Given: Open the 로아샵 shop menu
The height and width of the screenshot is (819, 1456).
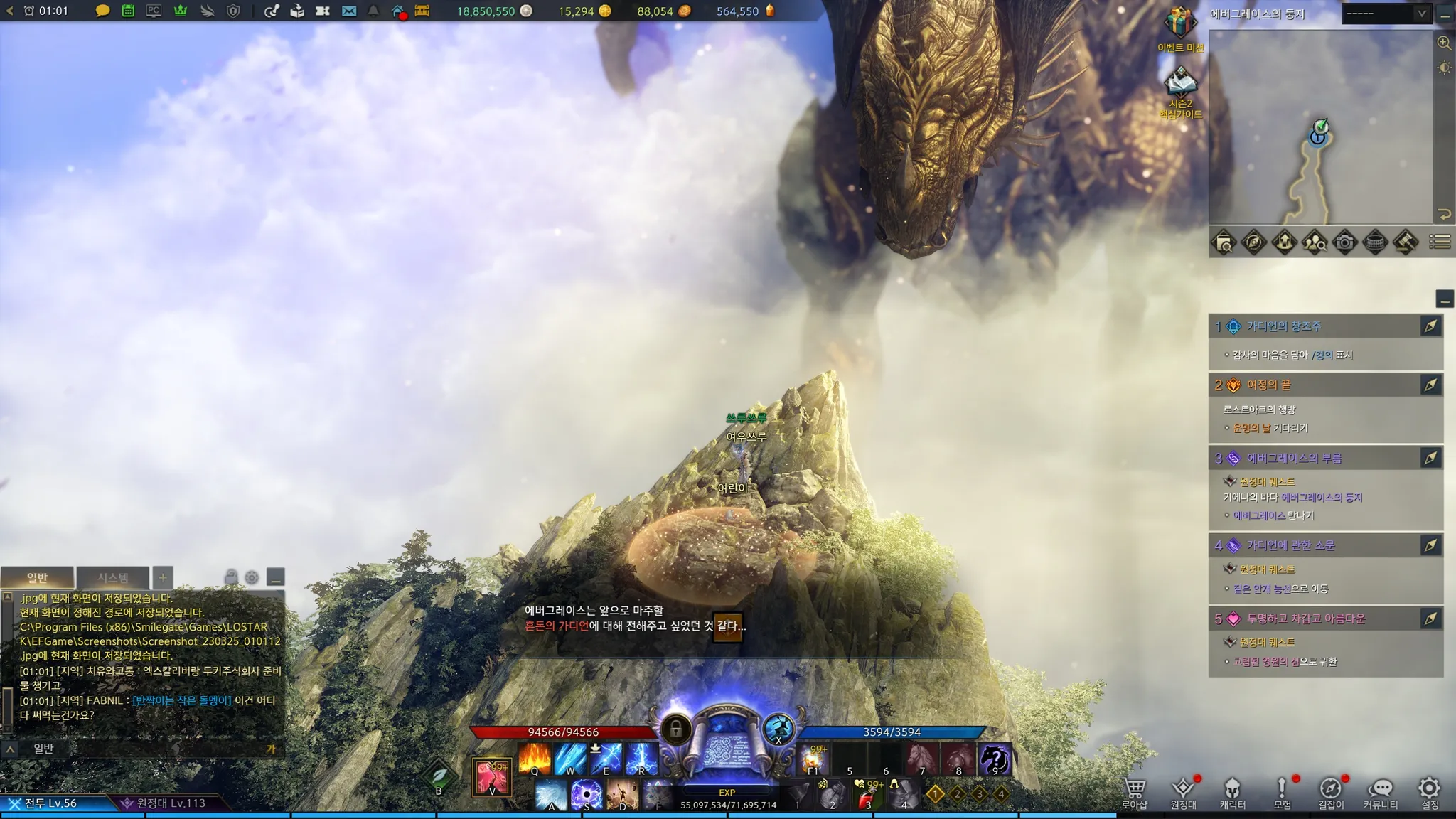Looking at the screenshot, I should 1135,792.
